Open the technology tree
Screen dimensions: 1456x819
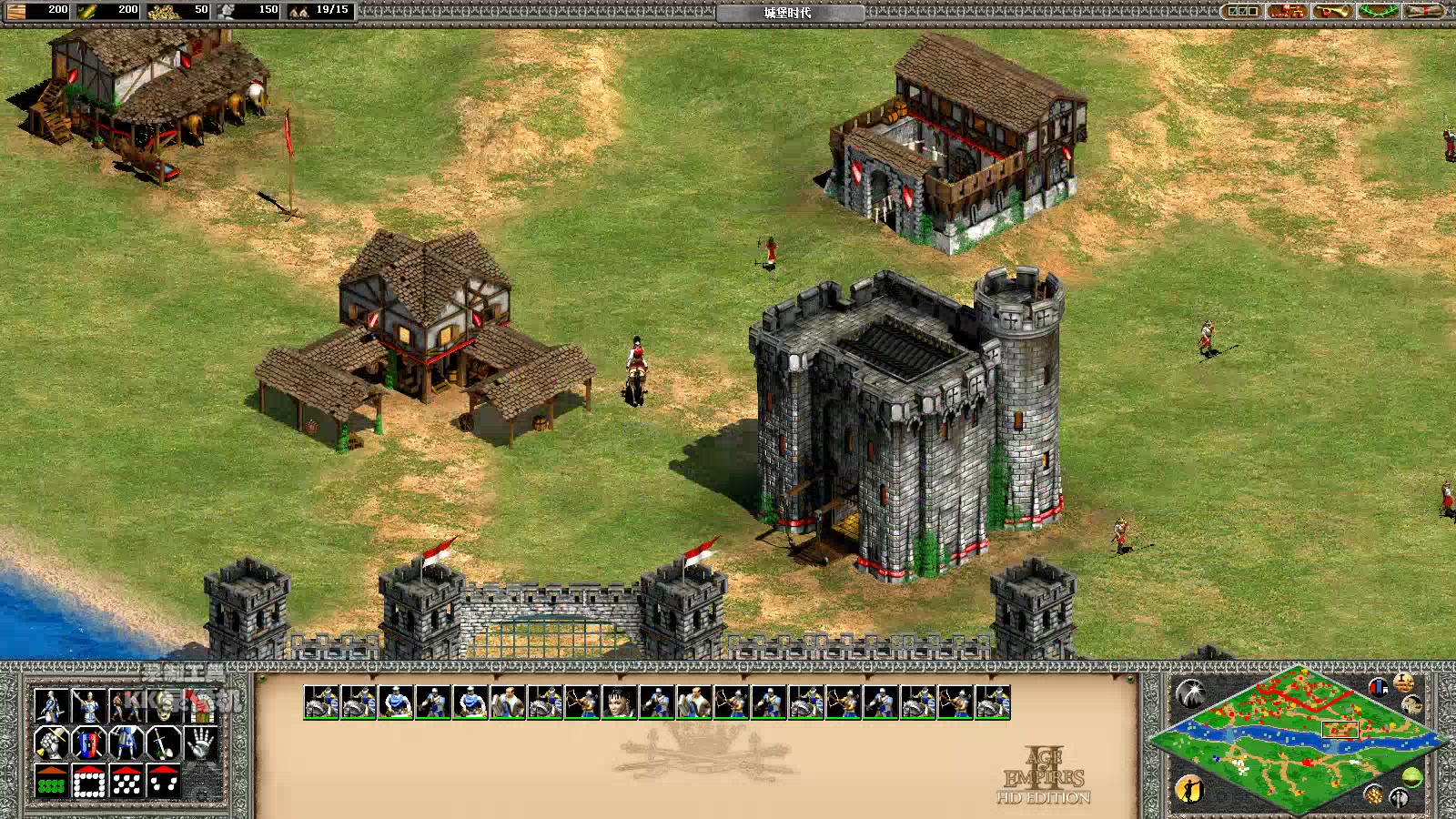click(x=1287, y=11)
